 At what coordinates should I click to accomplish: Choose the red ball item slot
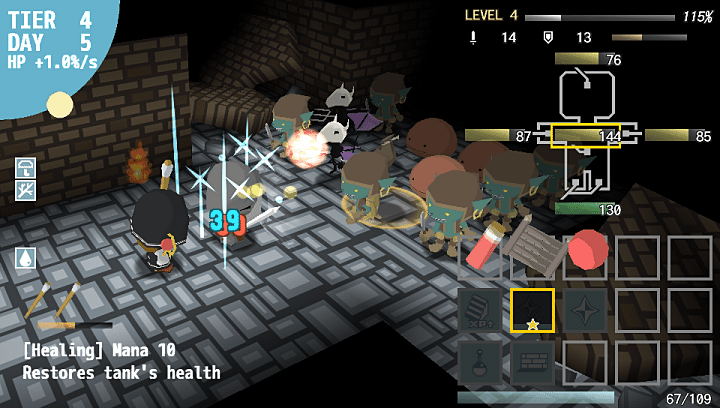coord(588,248)
